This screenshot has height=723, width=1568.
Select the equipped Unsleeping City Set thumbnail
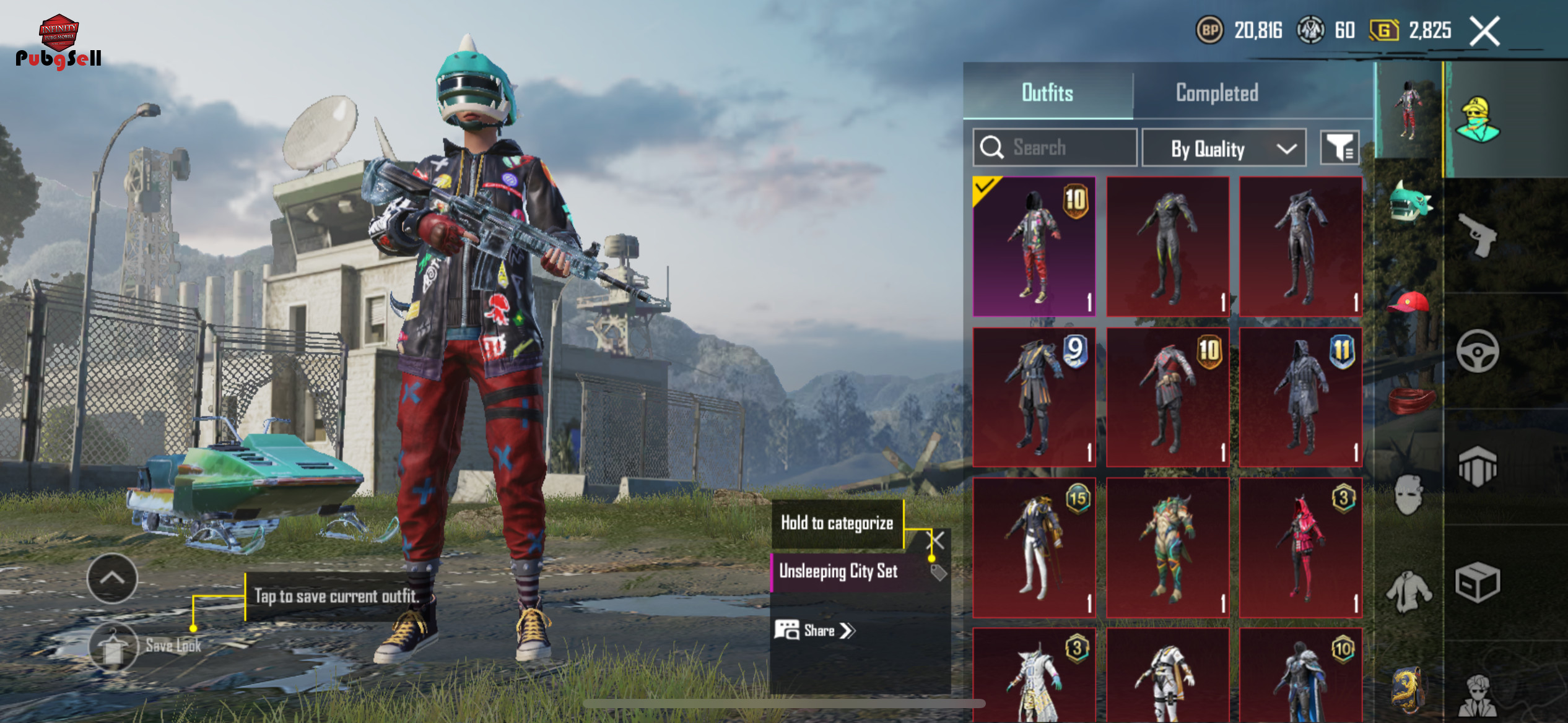[1034, 246]
